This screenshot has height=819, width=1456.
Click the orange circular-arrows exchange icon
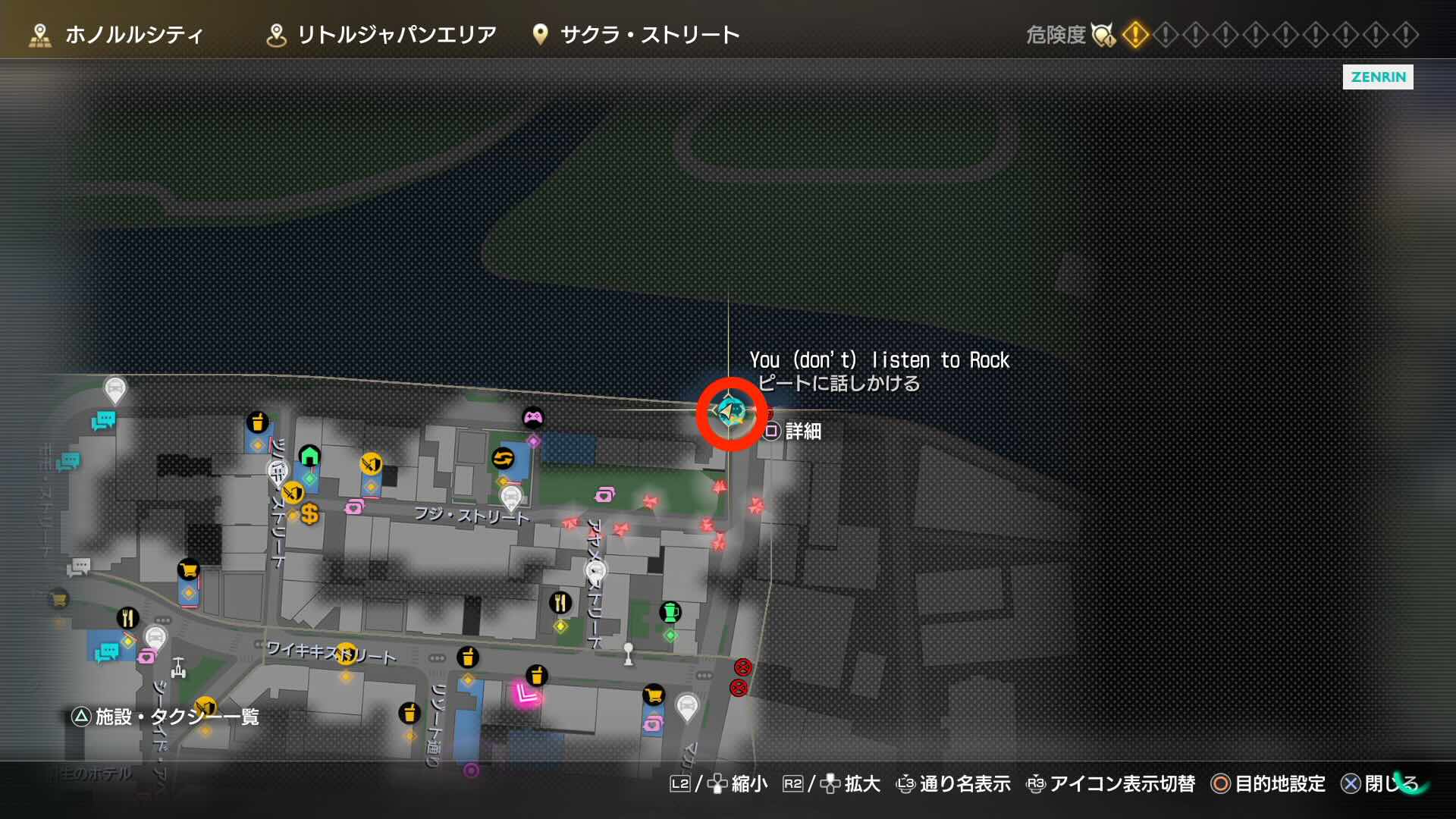pos(504,457)
